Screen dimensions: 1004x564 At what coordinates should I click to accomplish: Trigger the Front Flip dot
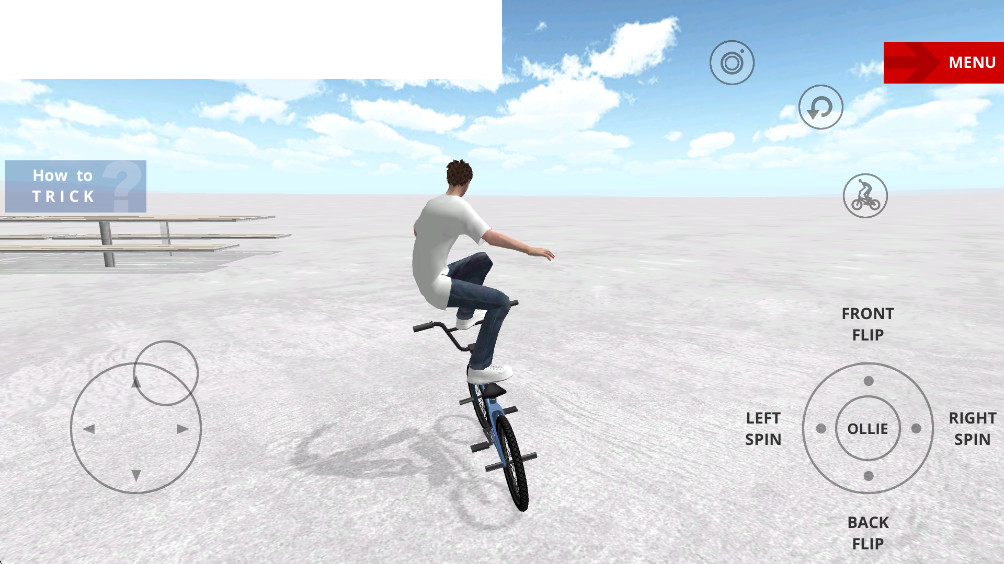pyautogui.click(x=868, y=381)
